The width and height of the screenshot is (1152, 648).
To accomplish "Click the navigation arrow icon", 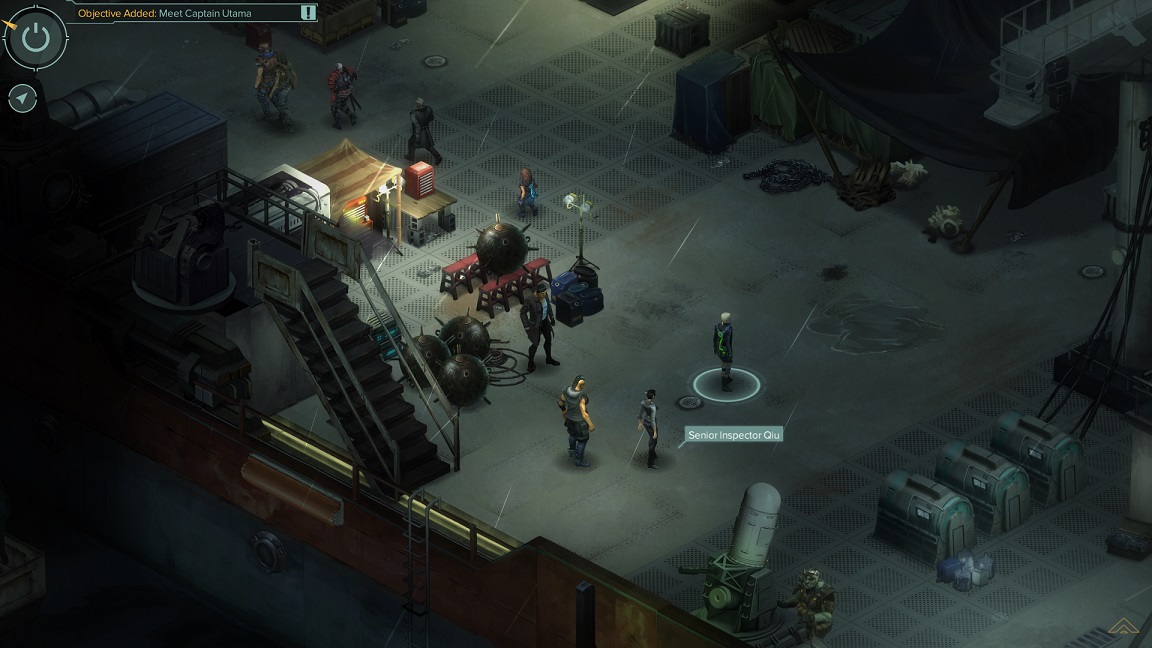I will tap(22, 98).
